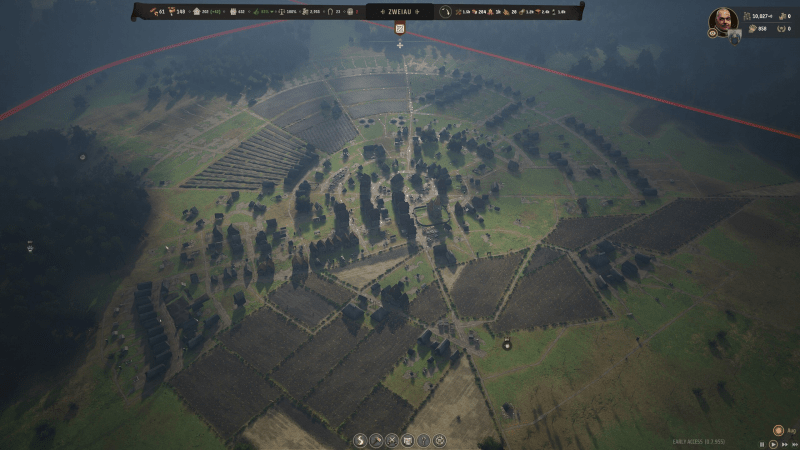Open the first round menu in bottom toolbar

(x=359, y=440)
